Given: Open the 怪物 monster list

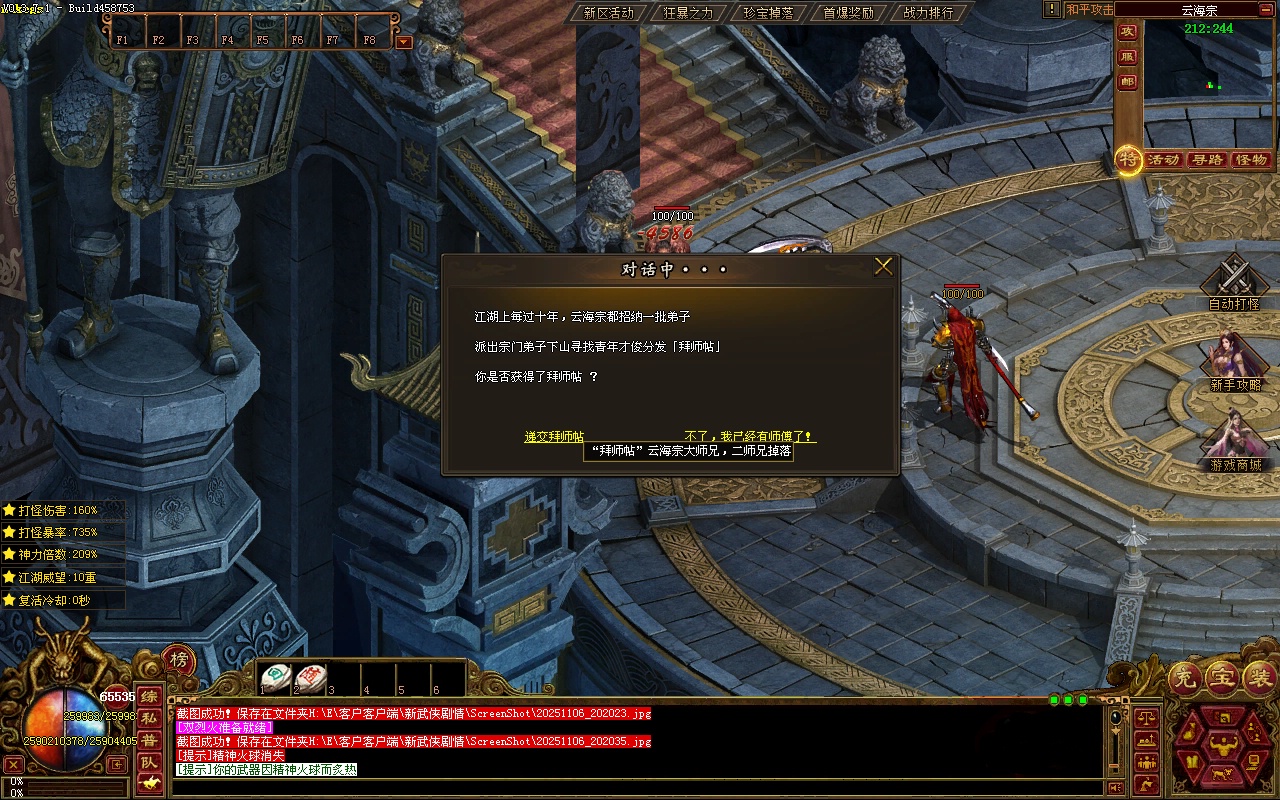Looking at the screenshot, I should 1251,160.
